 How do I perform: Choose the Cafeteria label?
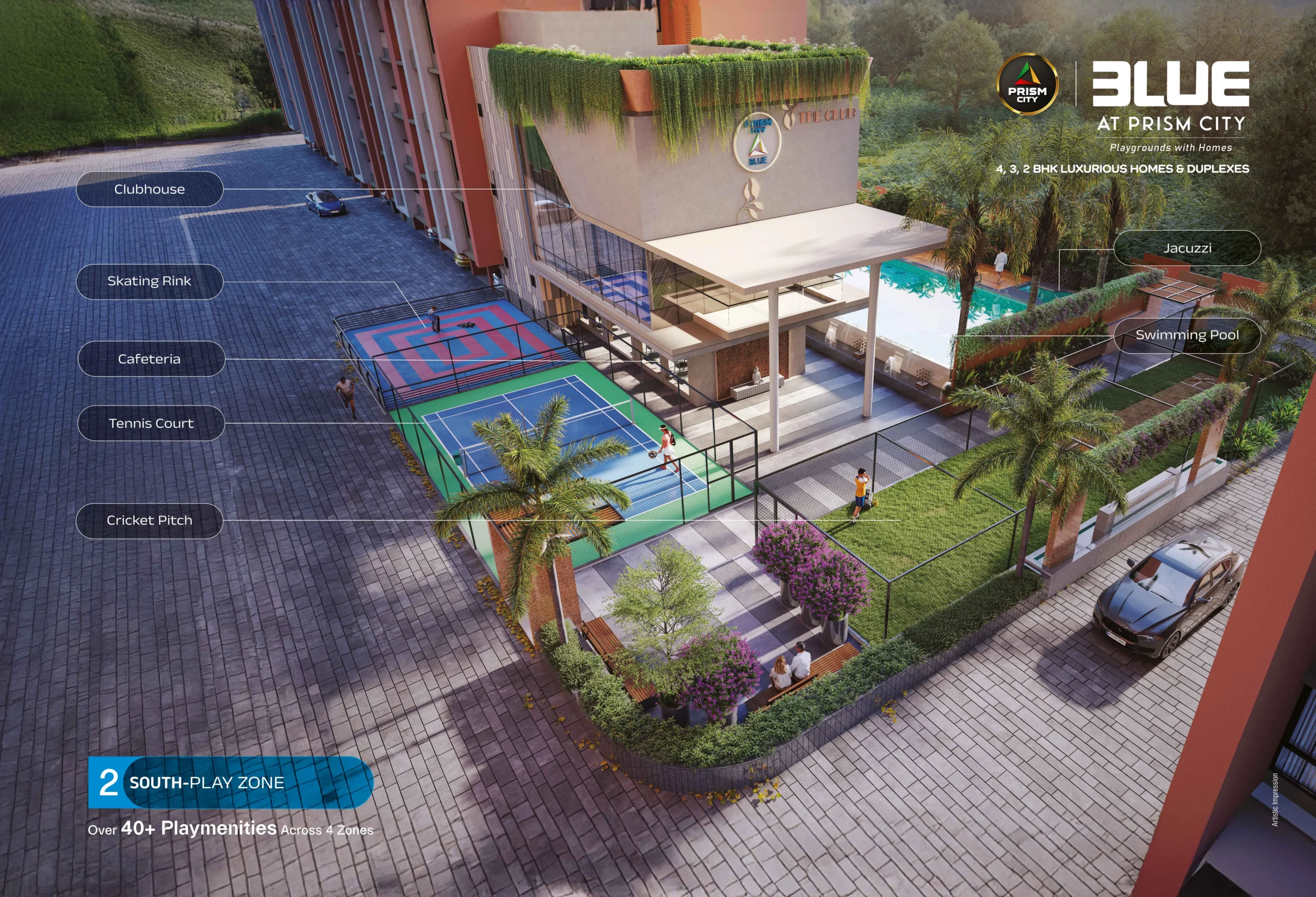click(x=151, y=359)
